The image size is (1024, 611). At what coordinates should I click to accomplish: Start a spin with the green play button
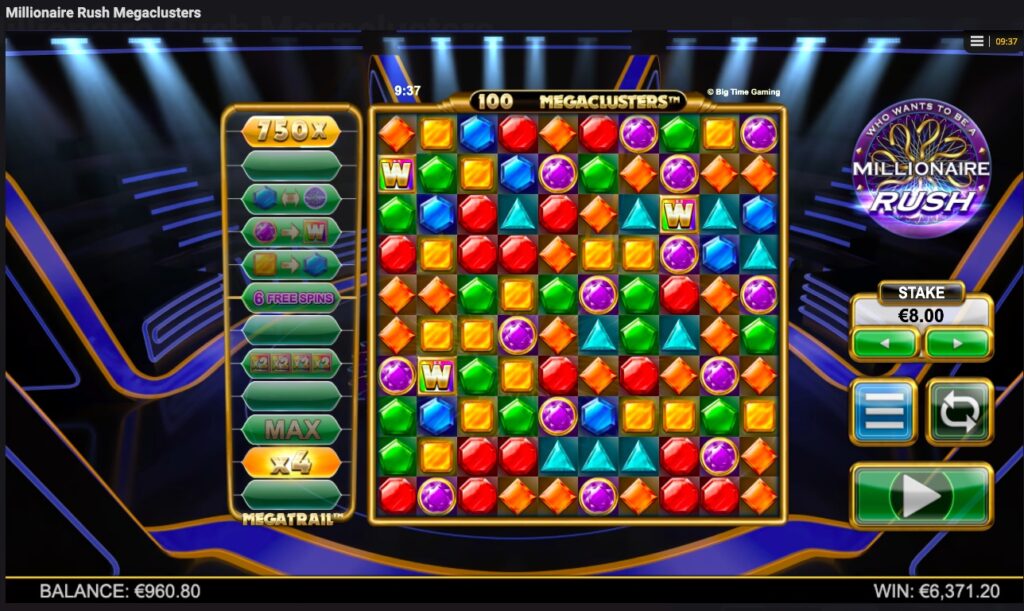(921, 495)
